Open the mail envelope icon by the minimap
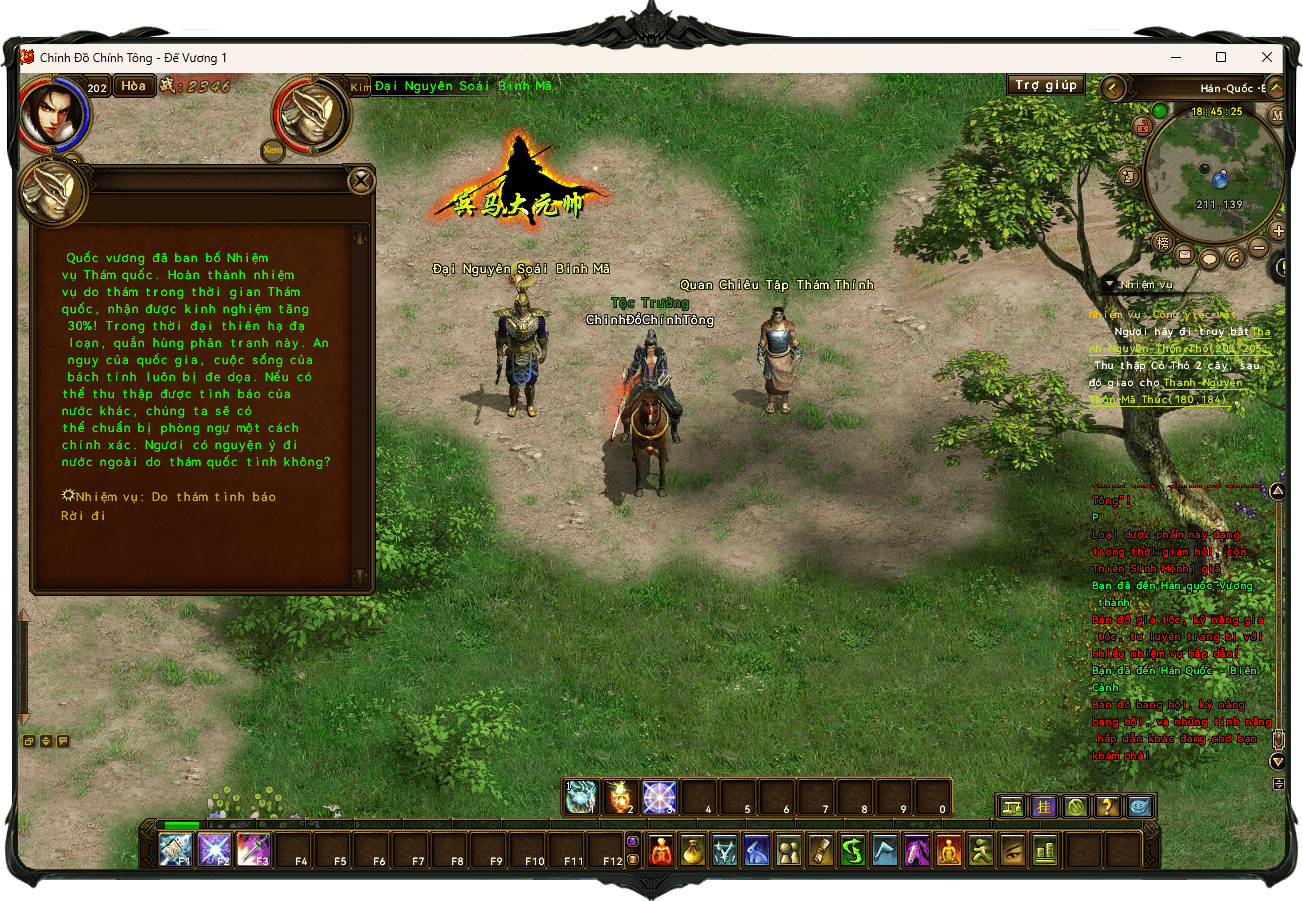The width and height of the screenshot is (1303, 901). (1185, 256)
